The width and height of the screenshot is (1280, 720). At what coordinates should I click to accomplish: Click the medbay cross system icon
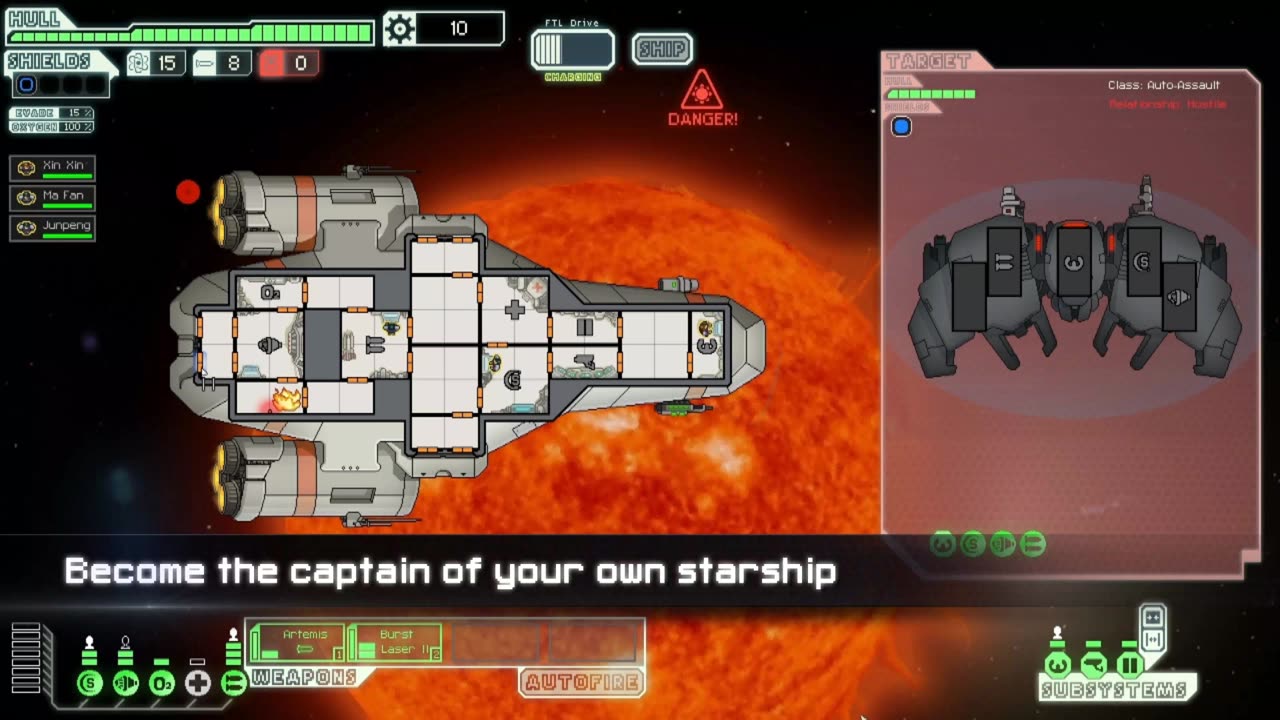click(198, 684)
